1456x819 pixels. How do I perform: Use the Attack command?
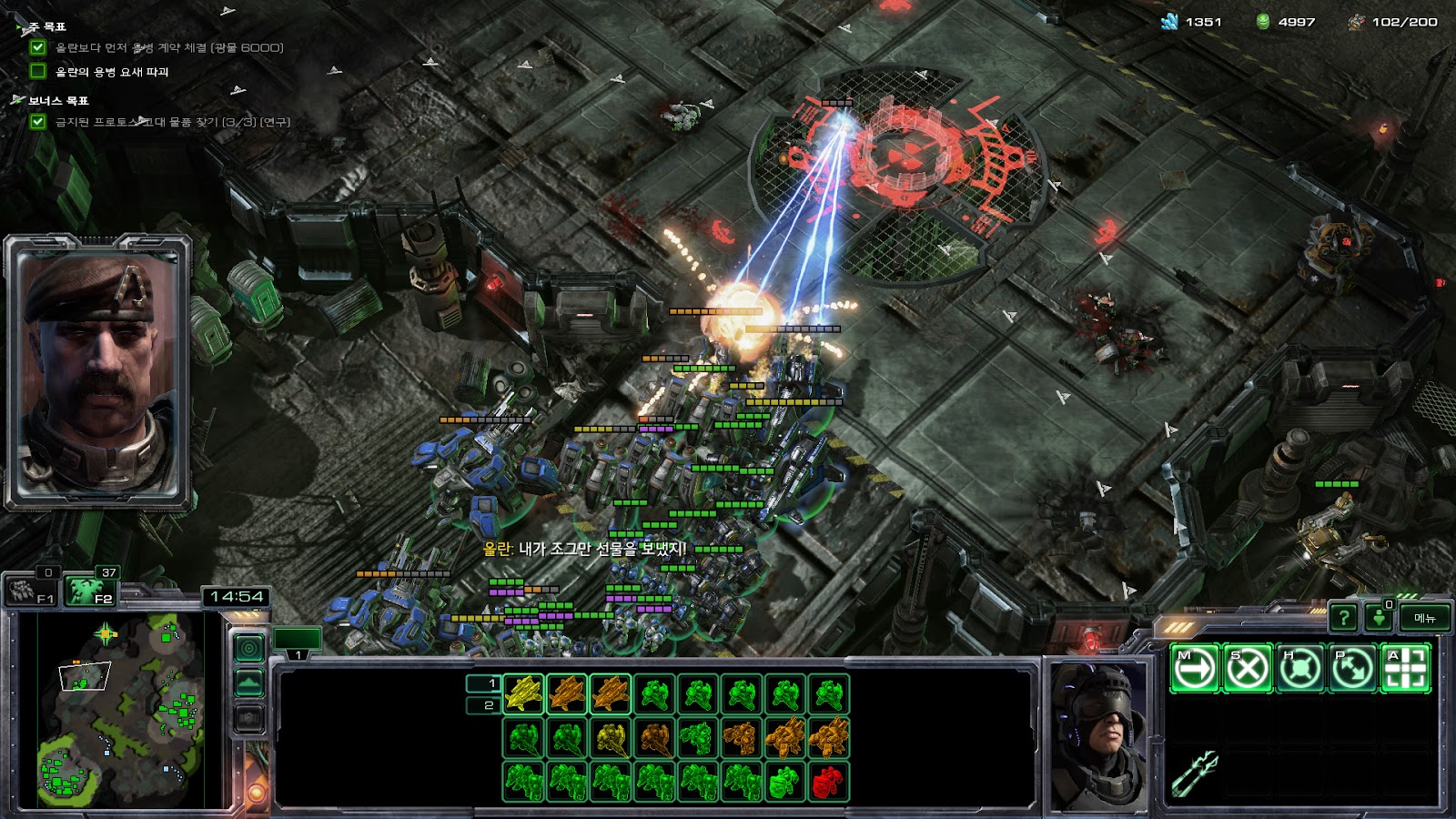click(x=1405, y=669)
